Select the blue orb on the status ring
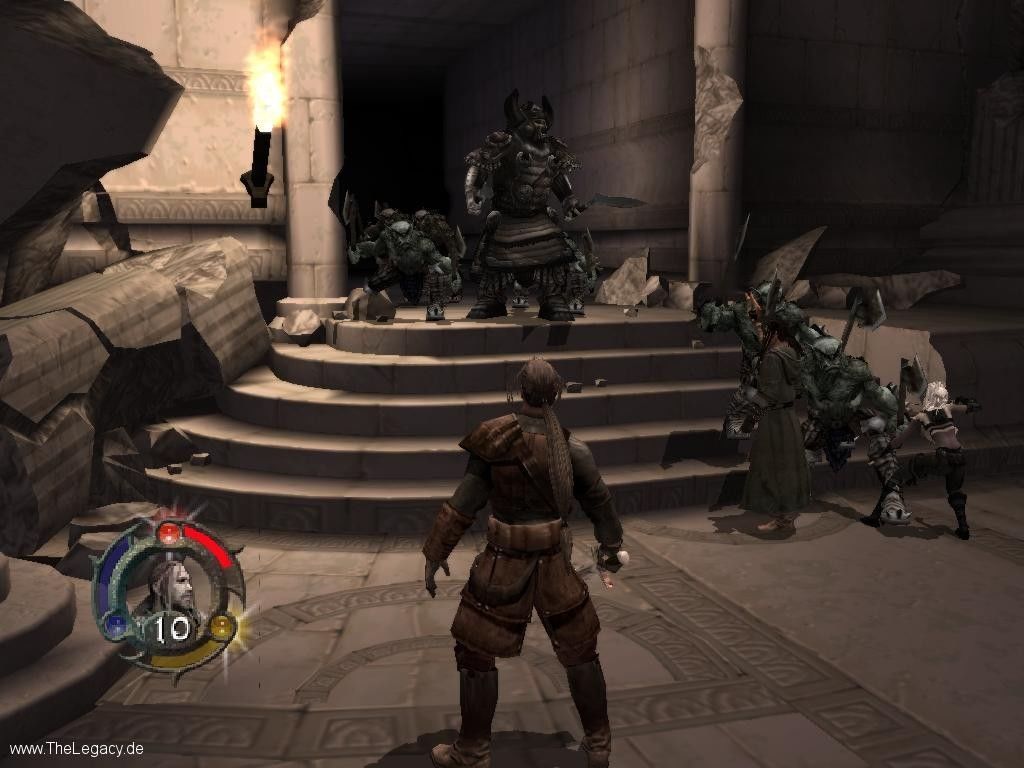1024x768 pixels. [117, 627]
